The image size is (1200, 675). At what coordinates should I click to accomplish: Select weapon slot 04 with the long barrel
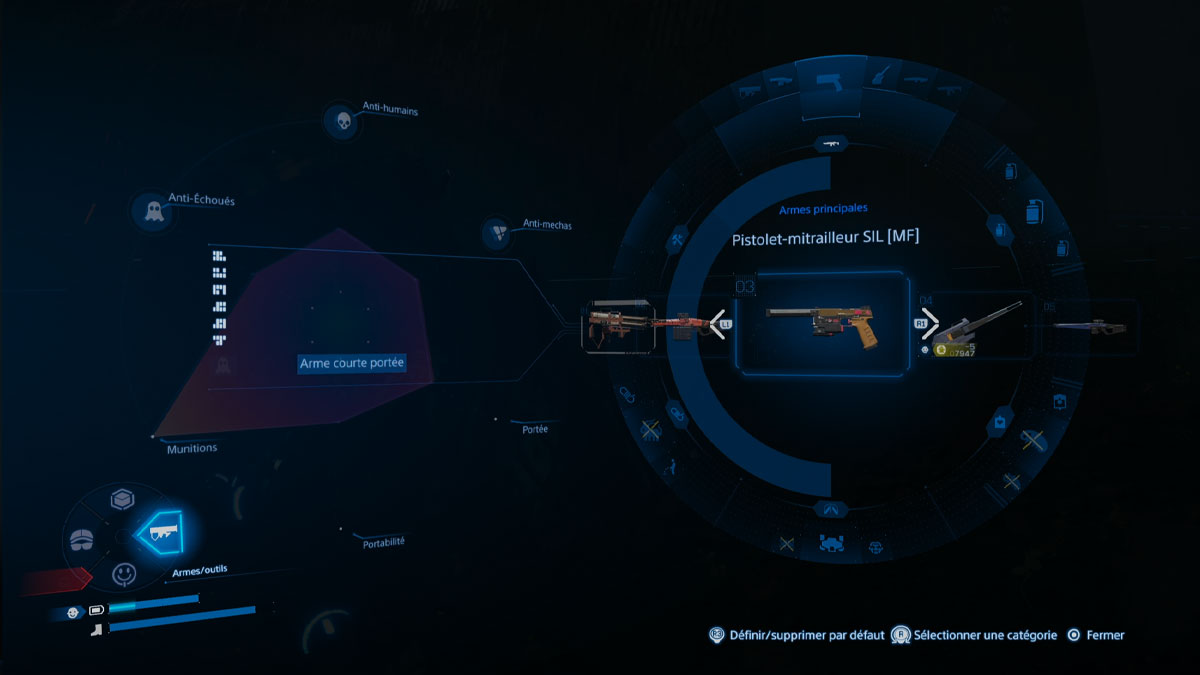975,325
